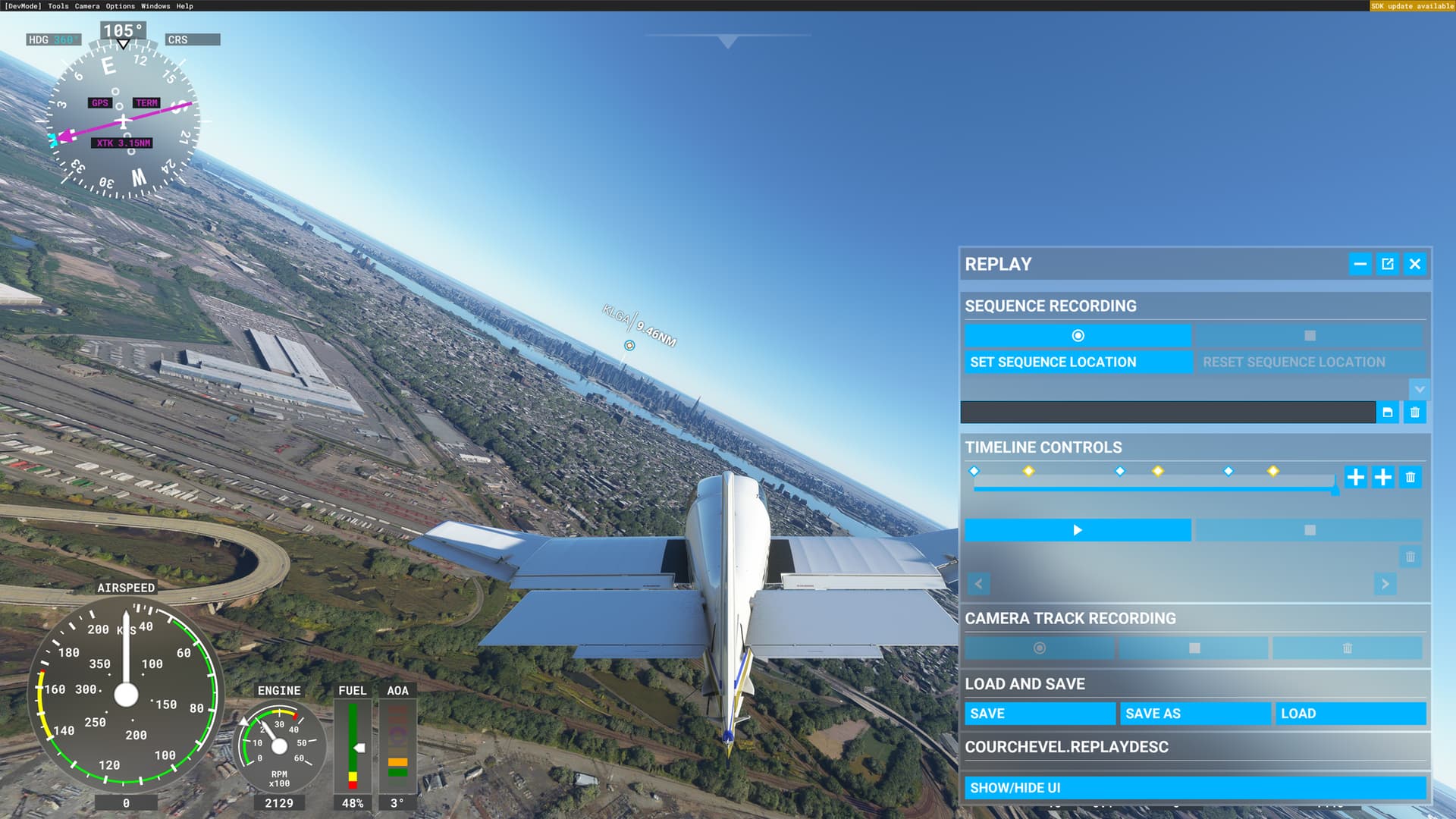Choose Save As for the replay

pos(1194,714)
